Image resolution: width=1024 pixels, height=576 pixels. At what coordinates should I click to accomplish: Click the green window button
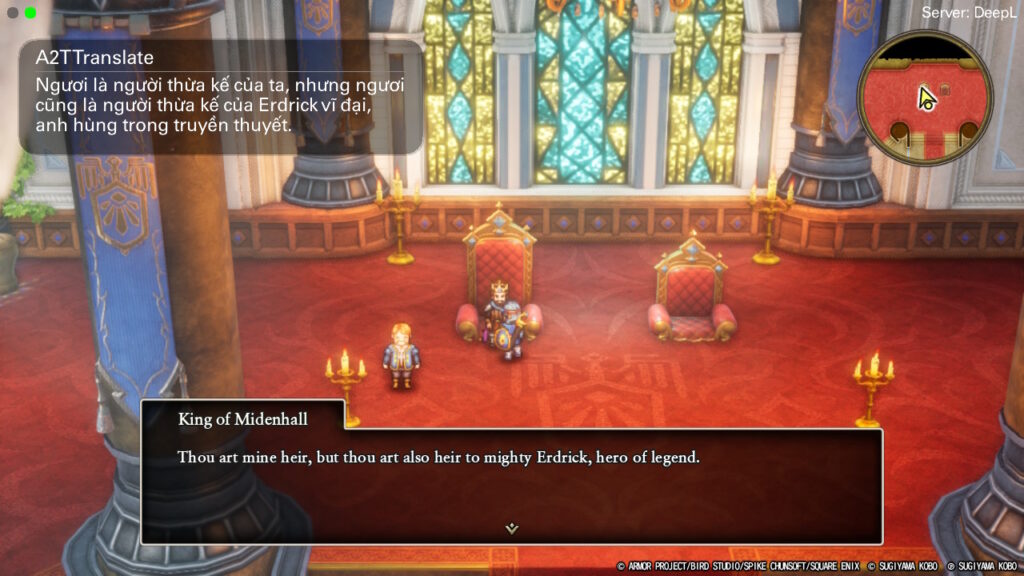pyautogui.click(x=30, y=13)
